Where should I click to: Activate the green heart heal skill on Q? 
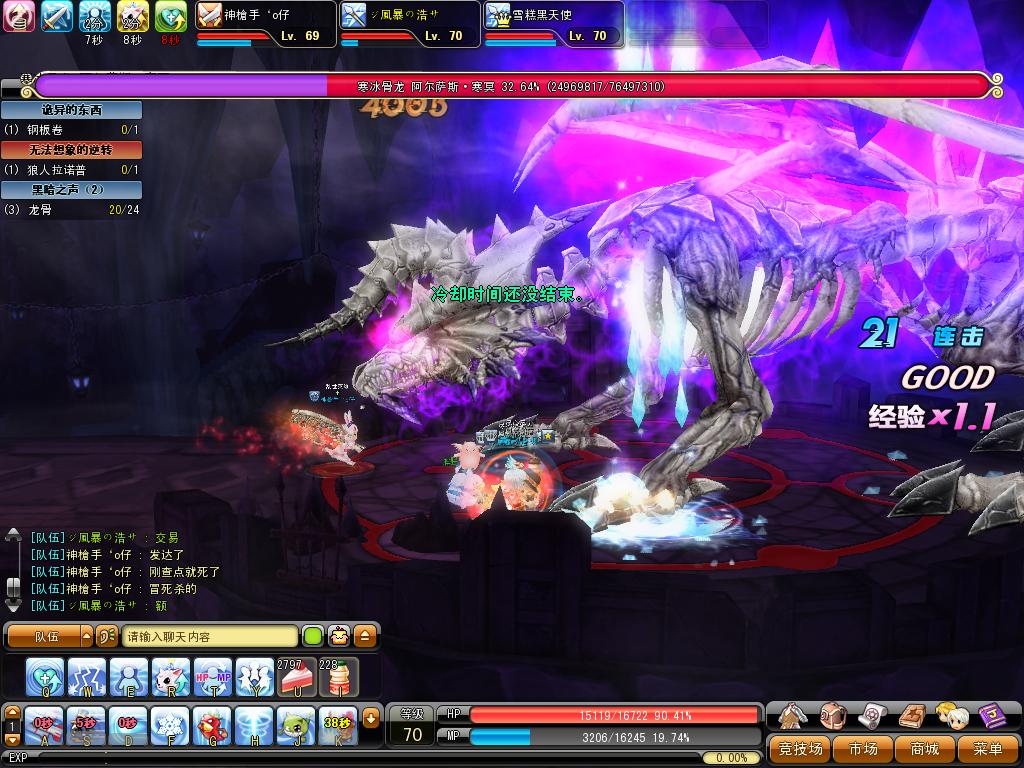(45, 677)
